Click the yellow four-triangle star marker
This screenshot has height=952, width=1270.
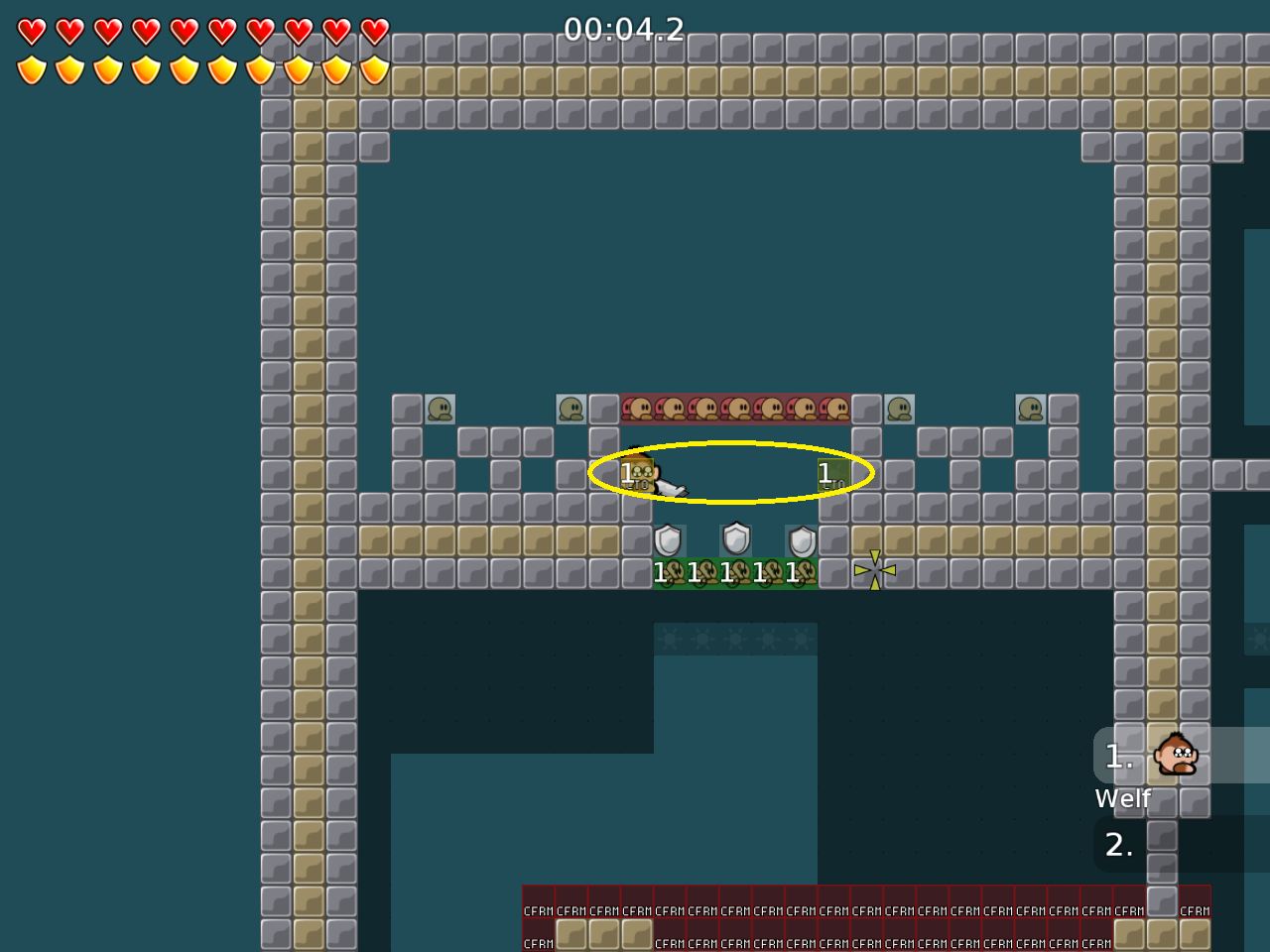(874, 570)
